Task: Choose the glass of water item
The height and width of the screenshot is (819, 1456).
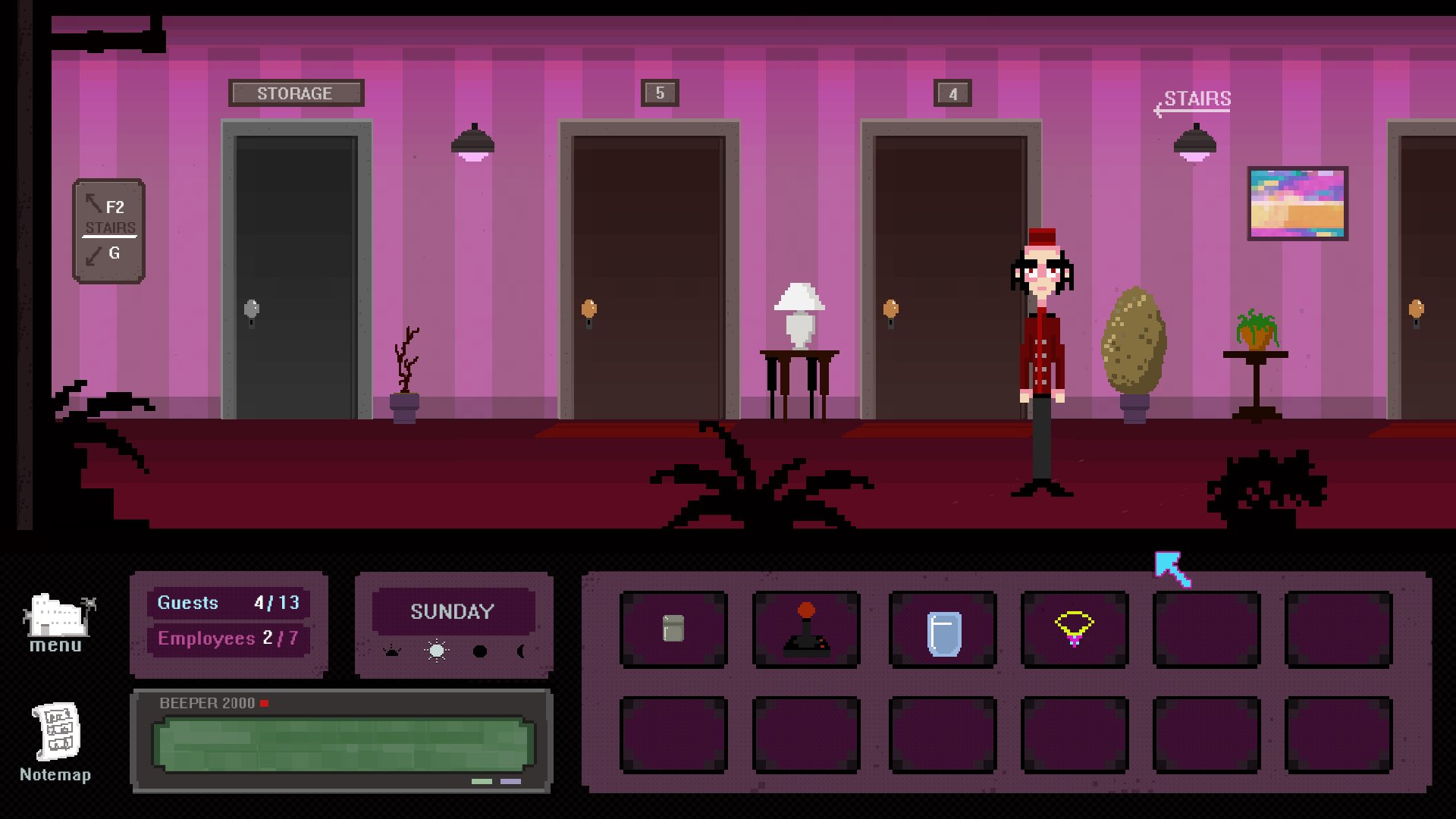Action: click(943, 632)
